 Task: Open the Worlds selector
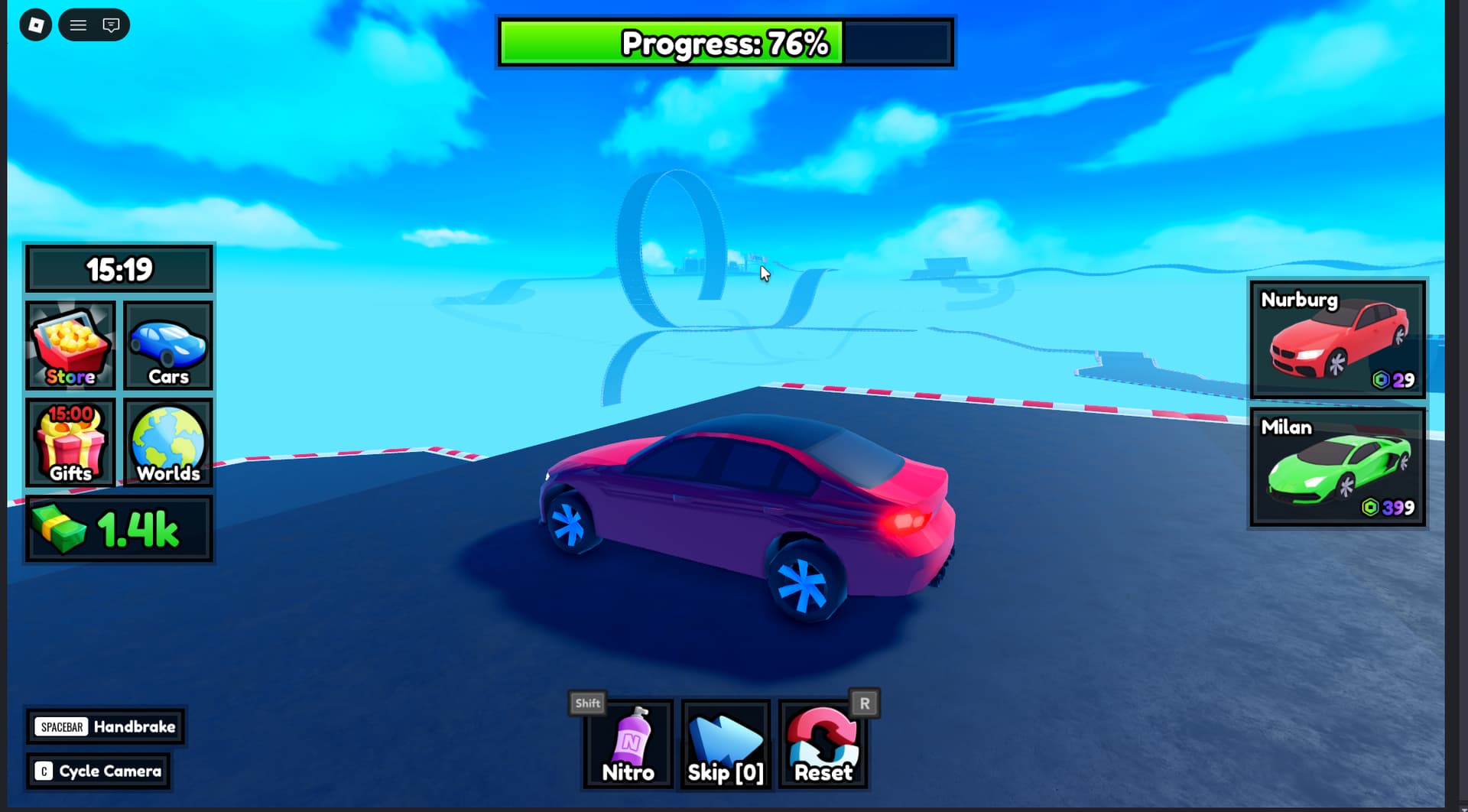click(x=168, y=443)
